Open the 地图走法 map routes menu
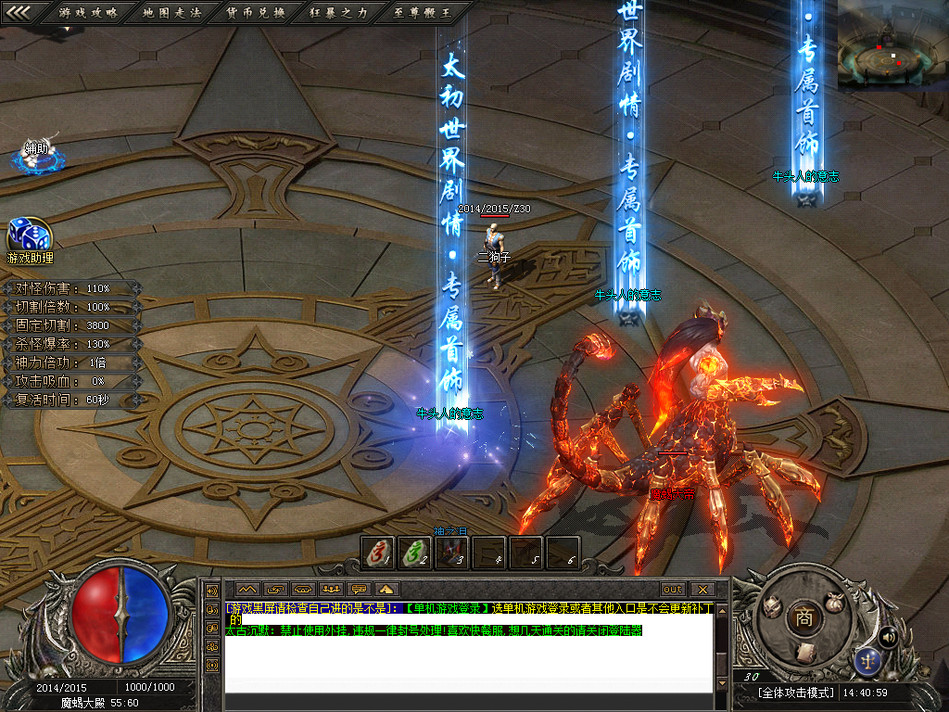Viewport: 949px width, 712px height. pyautogui.click(x=172, y=13)
